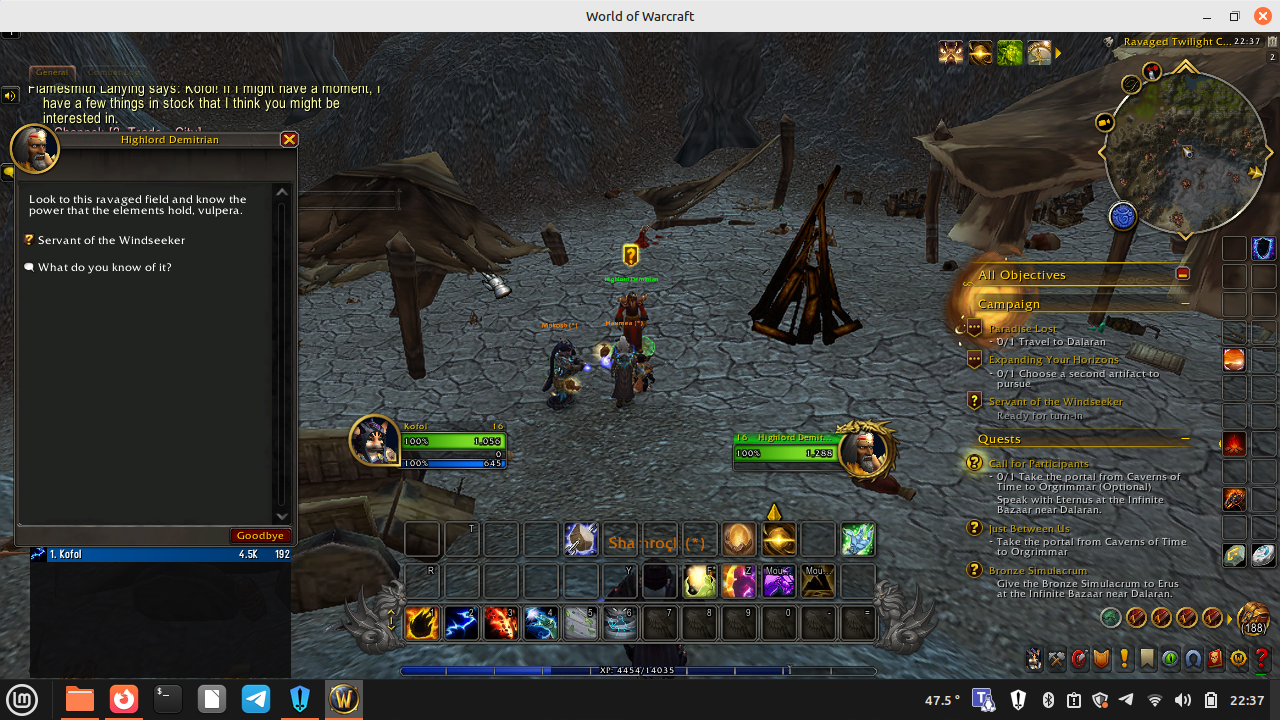Use the golden egg item on the action bar
The width and height of the screenshot is (1280, 720).
[x=739, y=540]
